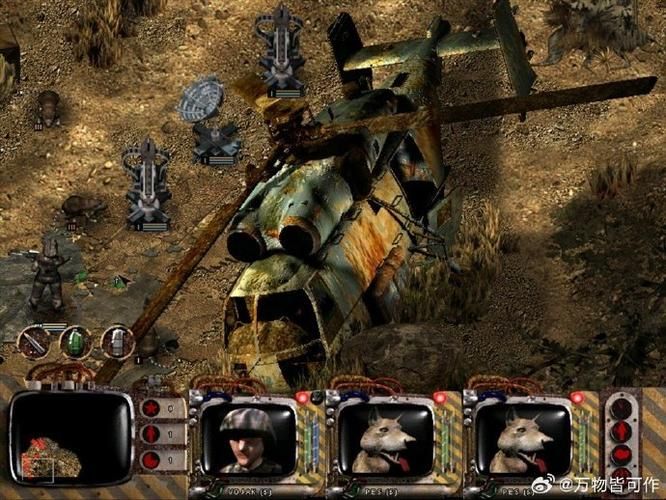The image size is (666, 500).
Task: Click the red soldier silhouette button
Action: point(152,434)
